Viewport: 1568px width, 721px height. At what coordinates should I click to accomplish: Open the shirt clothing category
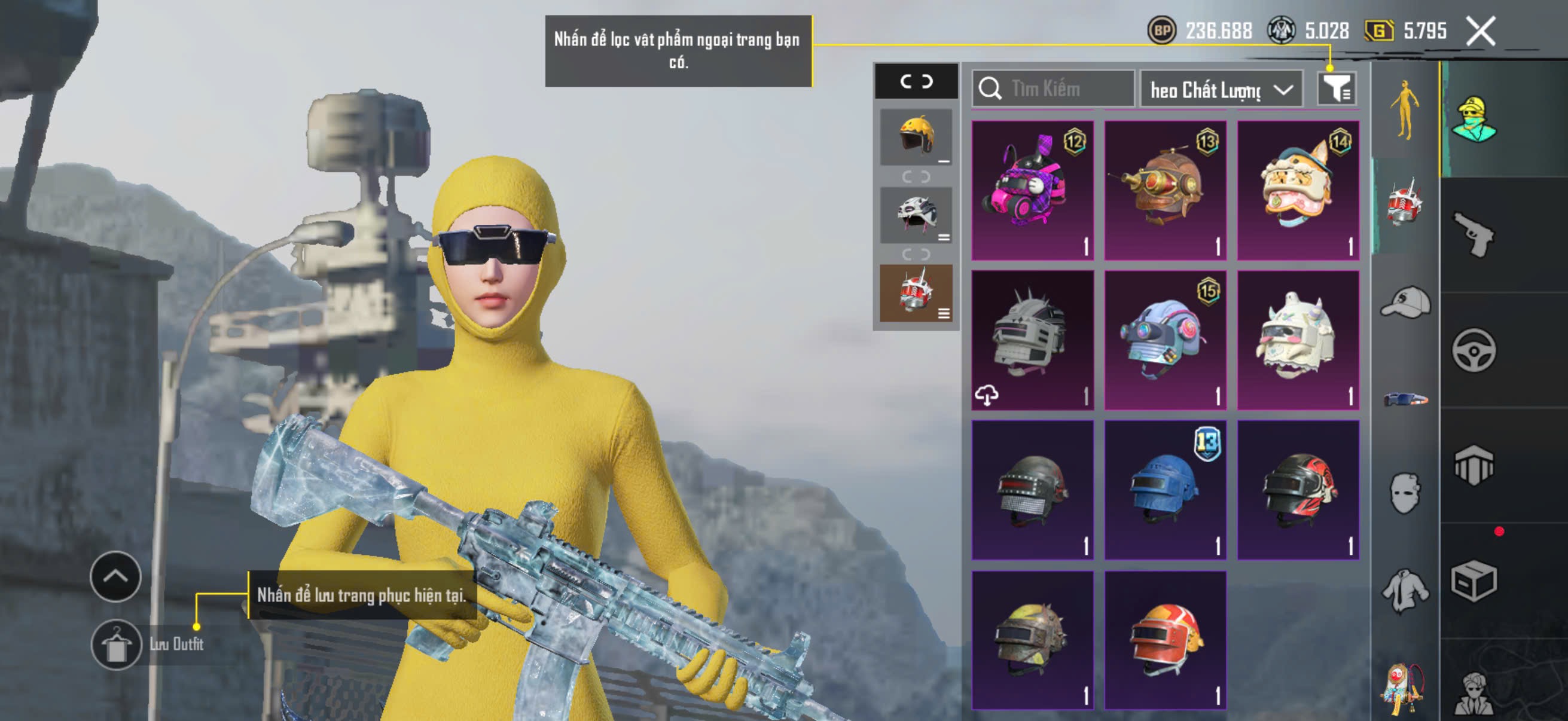pos(1405,589)
